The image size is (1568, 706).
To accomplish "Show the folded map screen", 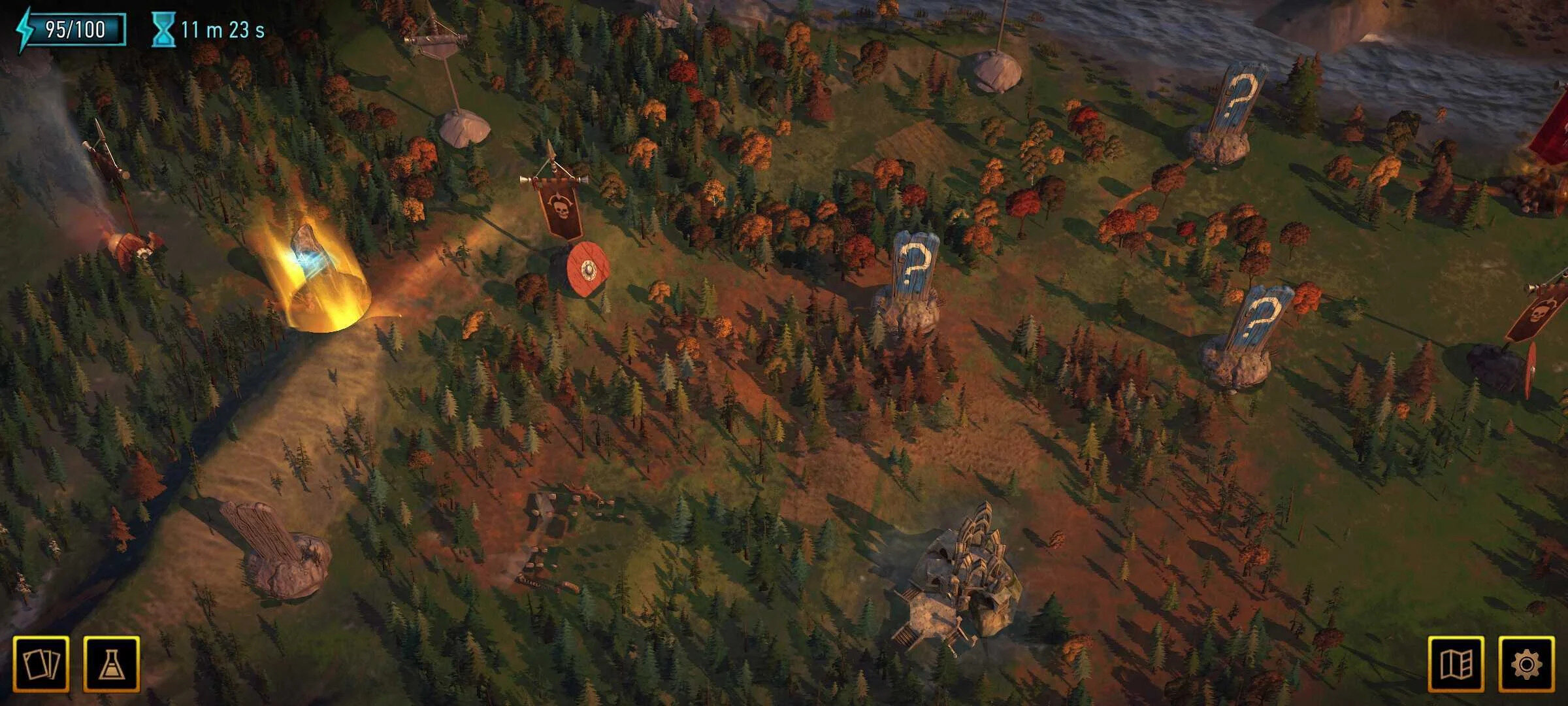I will (x=1456, y=664).
